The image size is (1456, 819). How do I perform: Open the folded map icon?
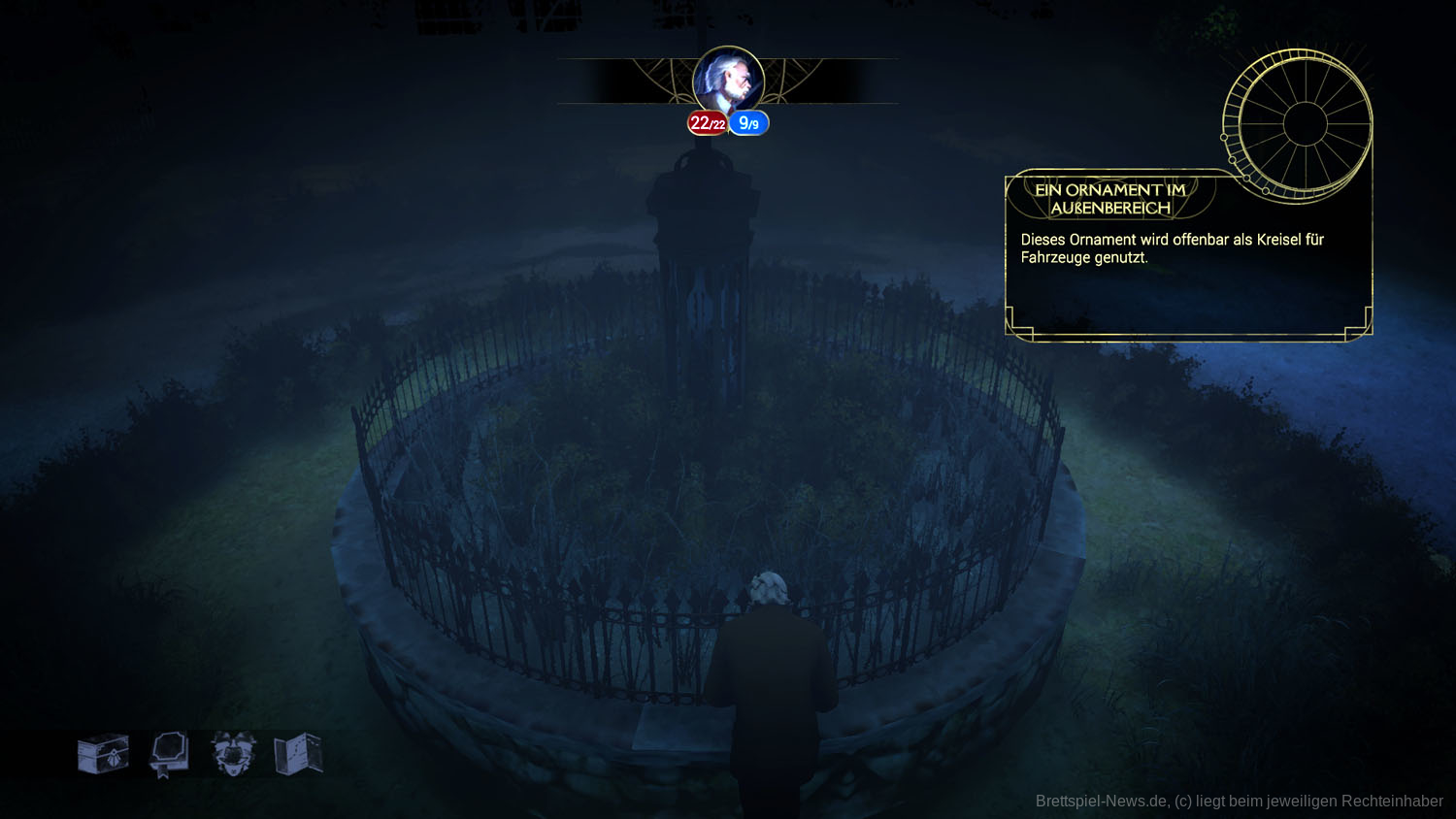click(x=298, y=754)
